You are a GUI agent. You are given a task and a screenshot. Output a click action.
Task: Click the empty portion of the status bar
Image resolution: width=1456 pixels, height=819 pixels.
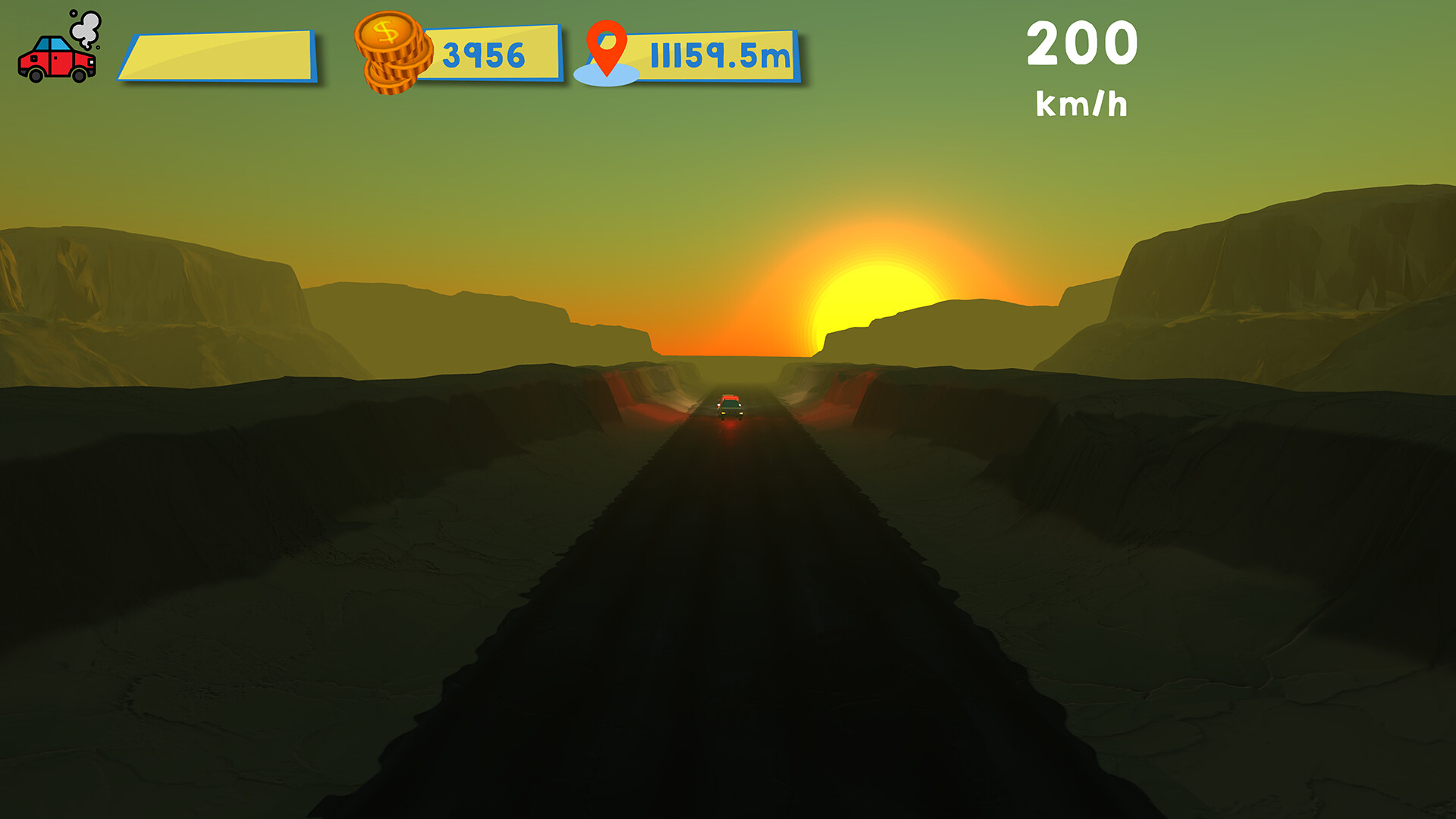[296, 55]
